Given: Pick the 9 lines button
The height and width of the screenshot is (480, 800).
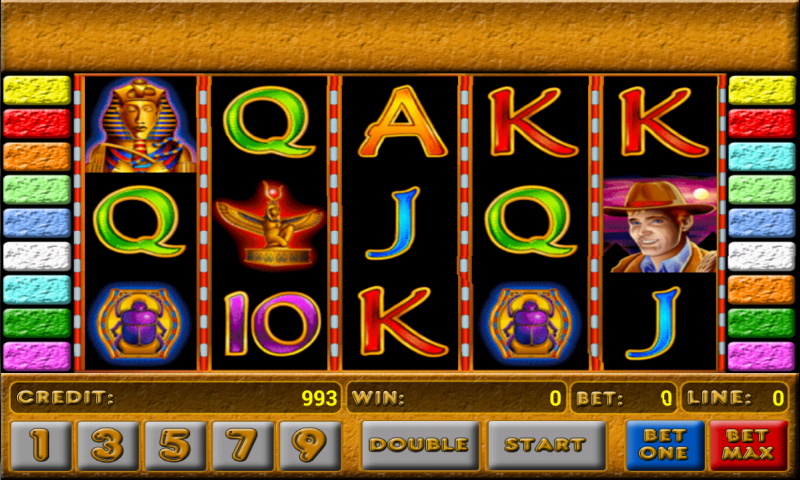Looking at the screenshot, I should tap(309, 446).
